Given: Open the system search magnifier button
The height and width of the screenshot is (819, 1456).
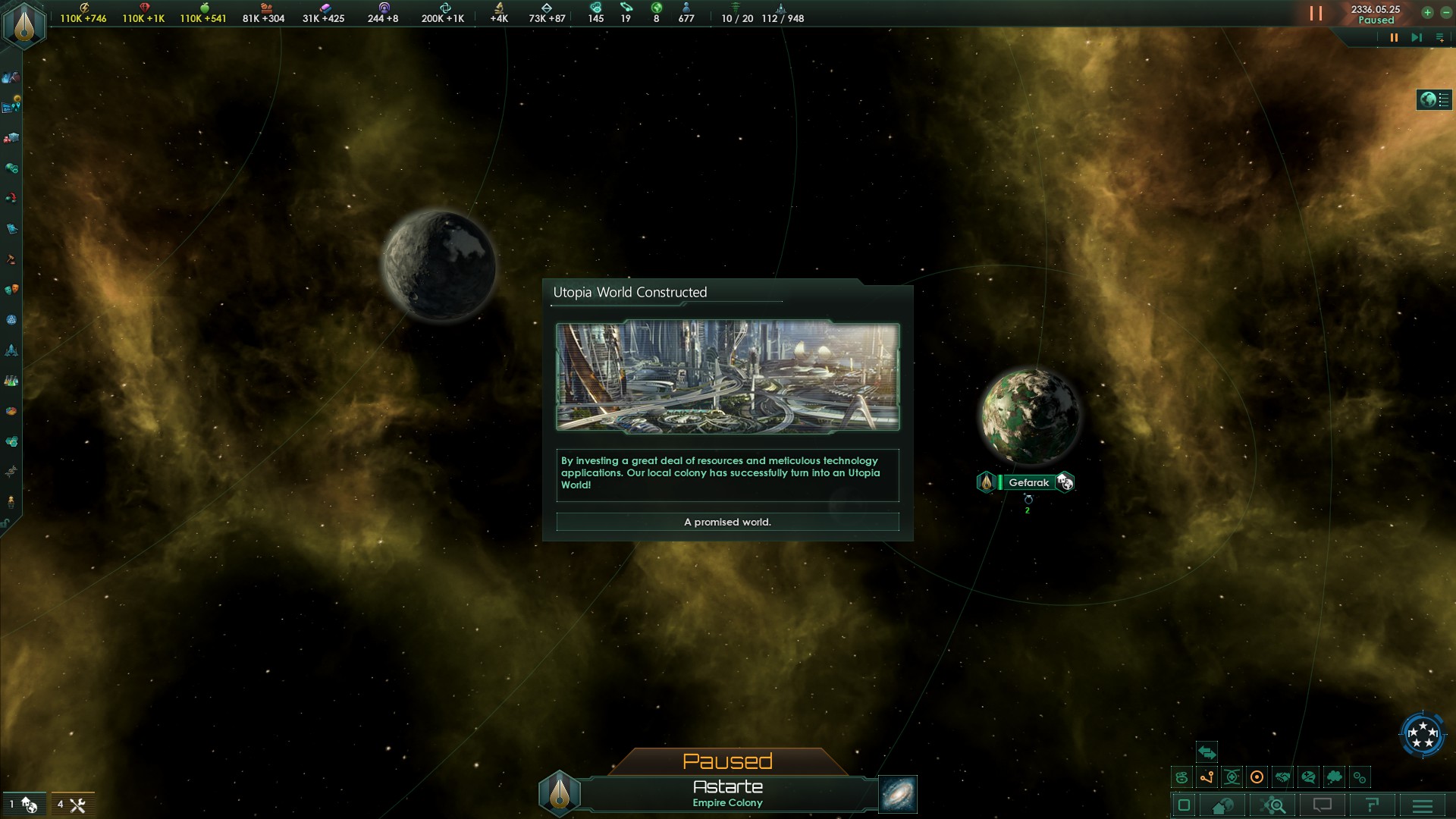Looking at the screenshot, I should point(1272,805).
